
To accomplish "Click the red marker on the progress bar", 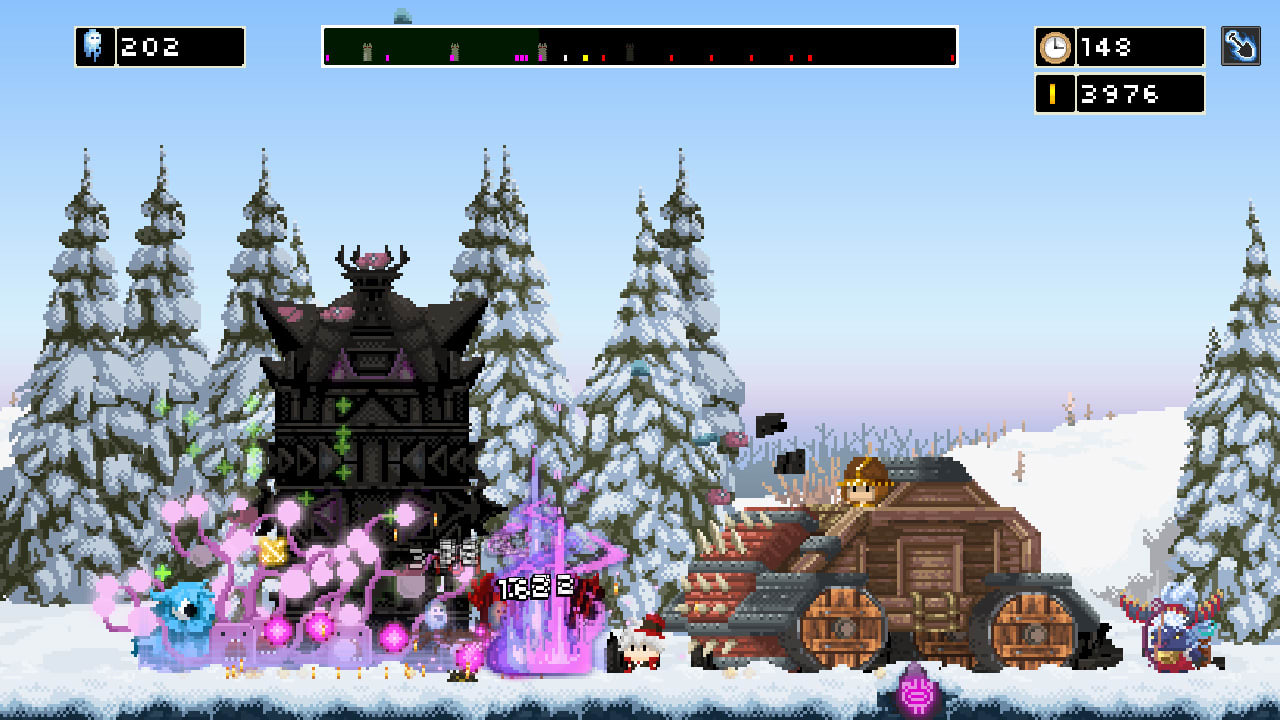I will pyautogui.click(x=605, y=57).
